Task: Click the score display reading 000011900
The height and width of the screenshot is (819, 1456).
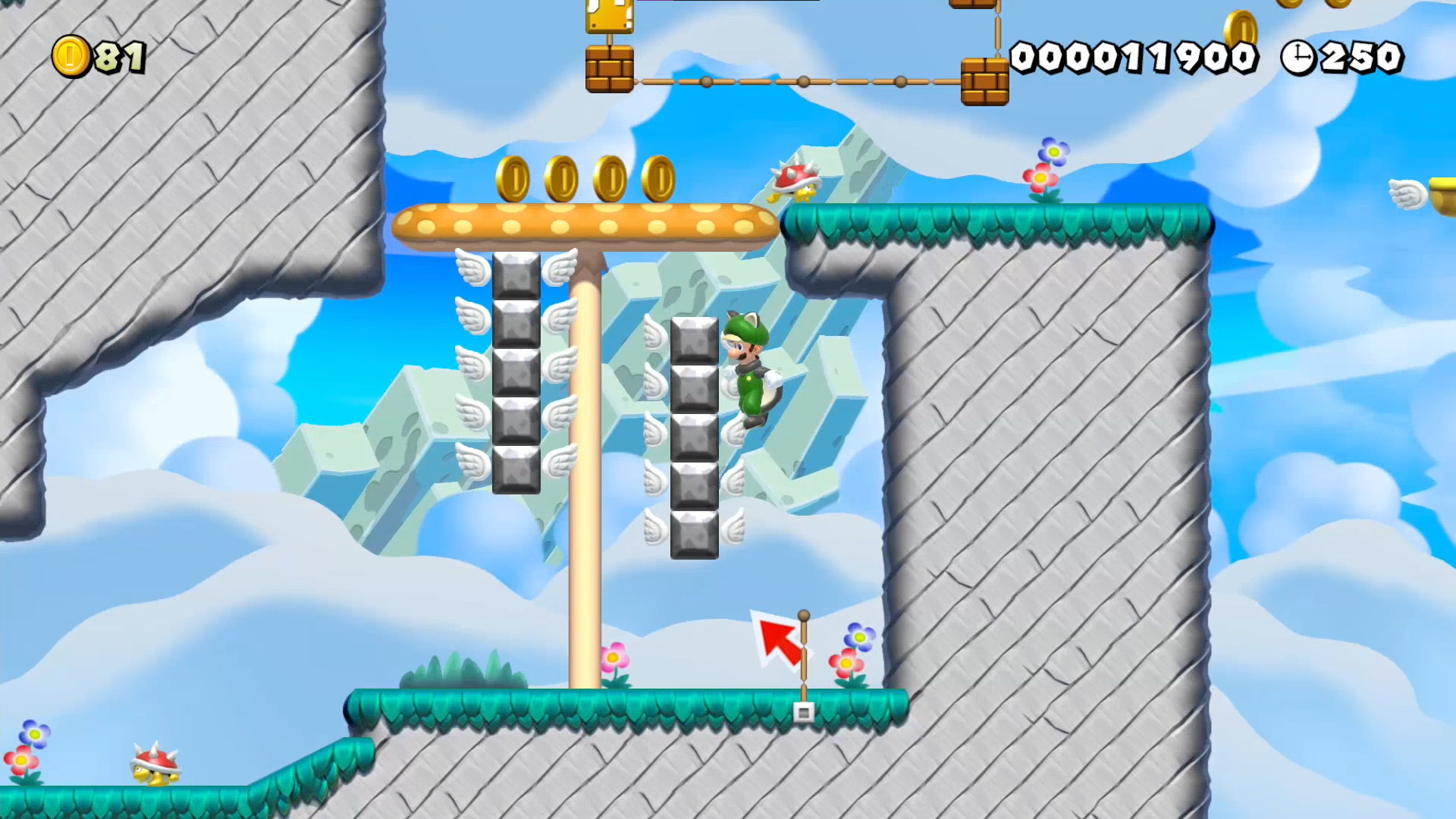Action: pos(1134,55)
